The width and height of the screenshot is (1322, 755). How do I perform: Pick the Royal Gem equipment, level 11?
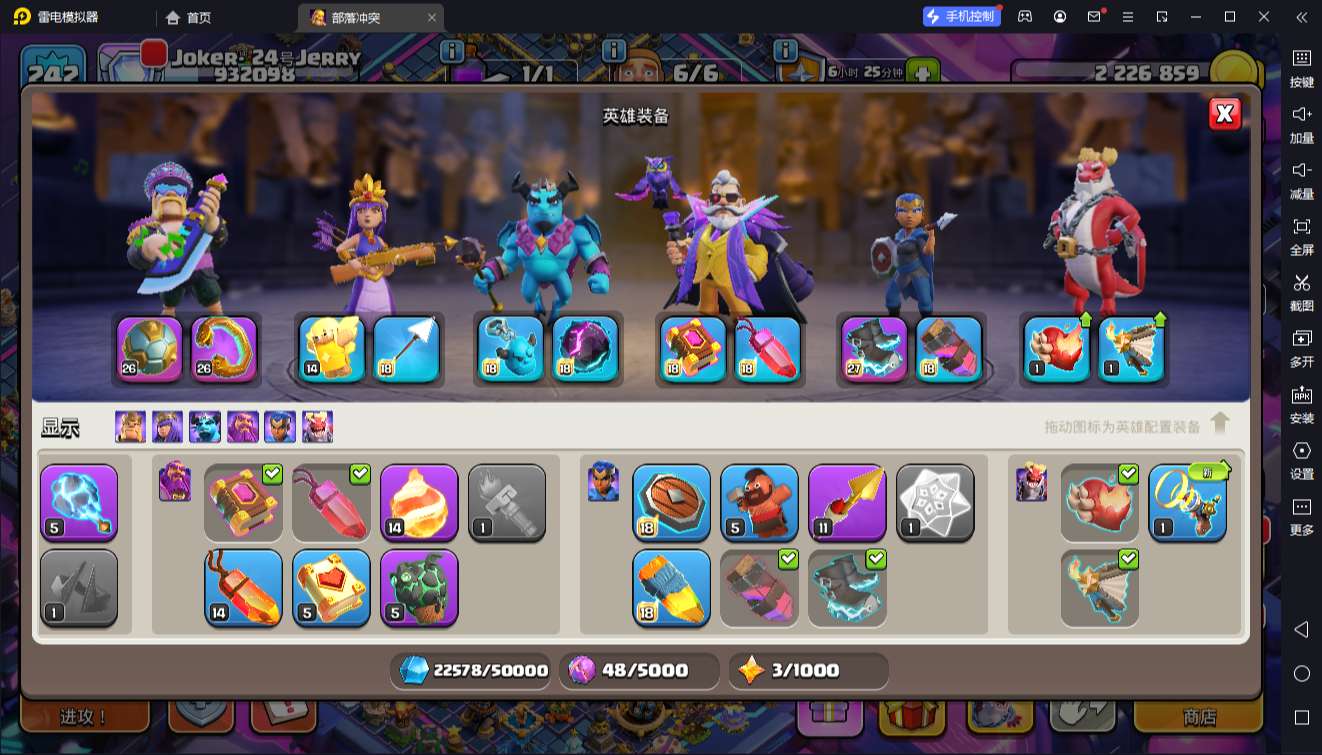847,502
